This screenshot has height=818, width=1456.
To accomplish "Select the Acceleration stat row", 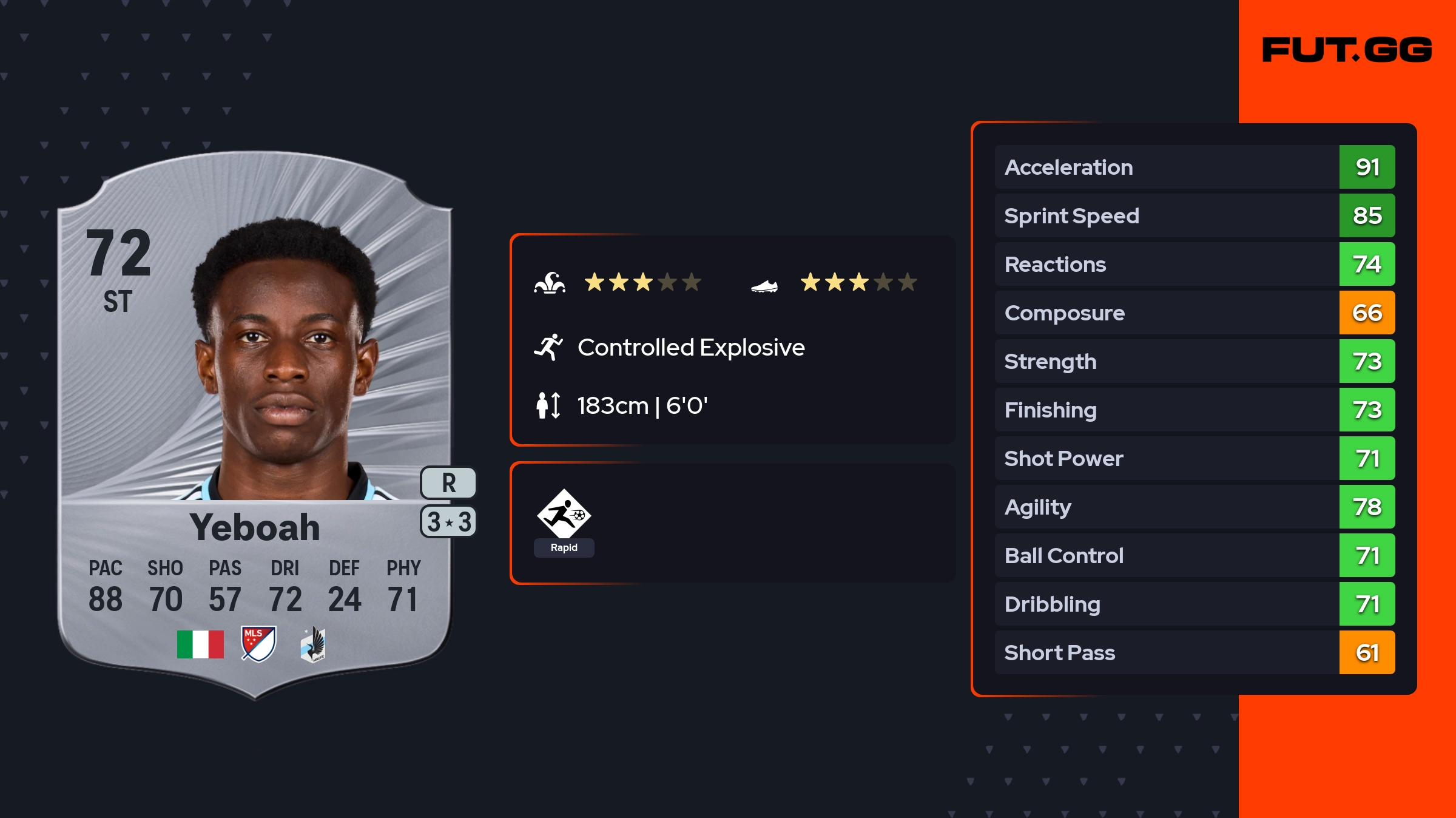I will (x=1195, y=167).
